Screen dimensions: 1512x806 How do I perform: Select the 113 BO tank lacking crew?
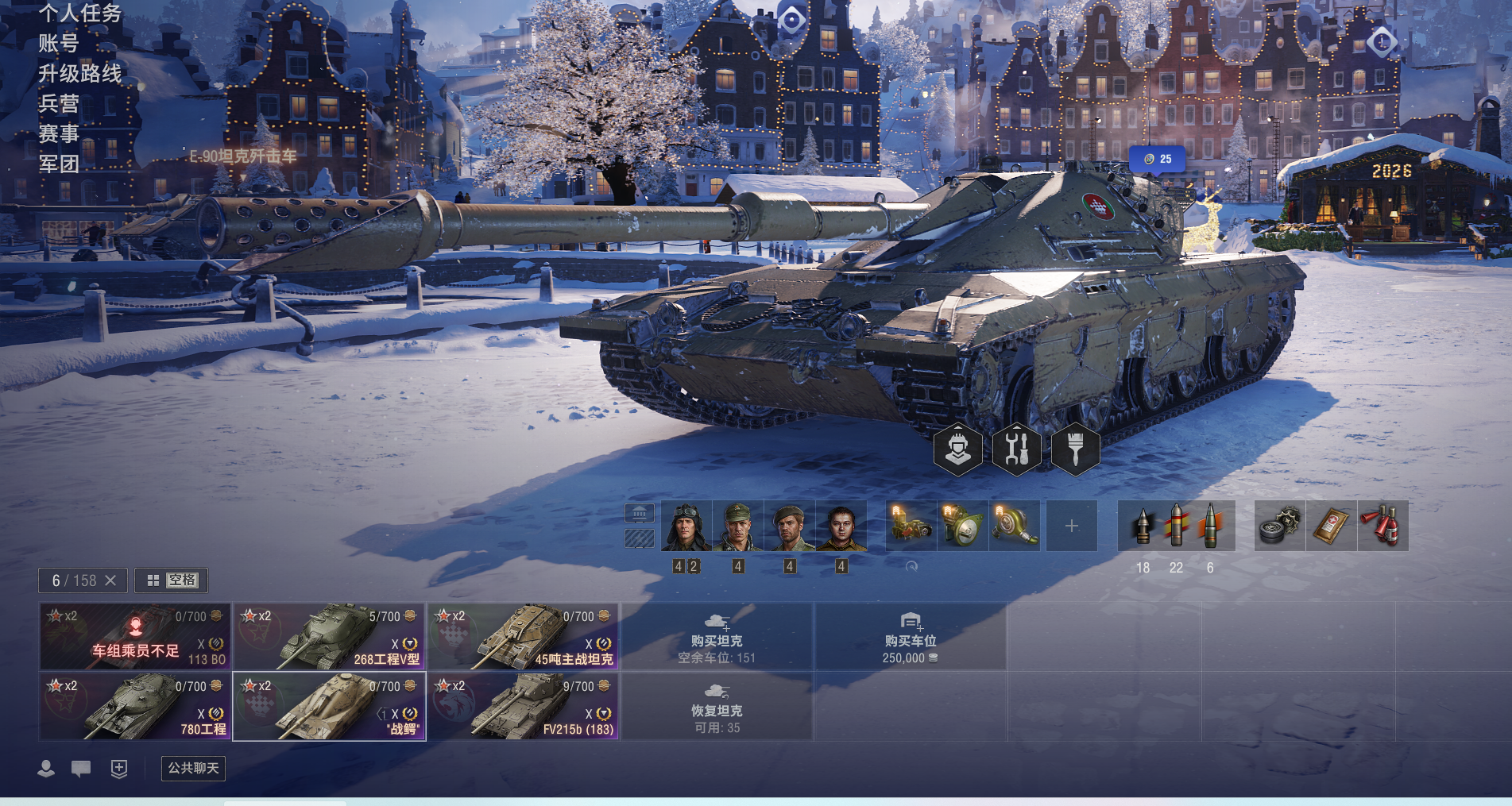pos(135,637)
